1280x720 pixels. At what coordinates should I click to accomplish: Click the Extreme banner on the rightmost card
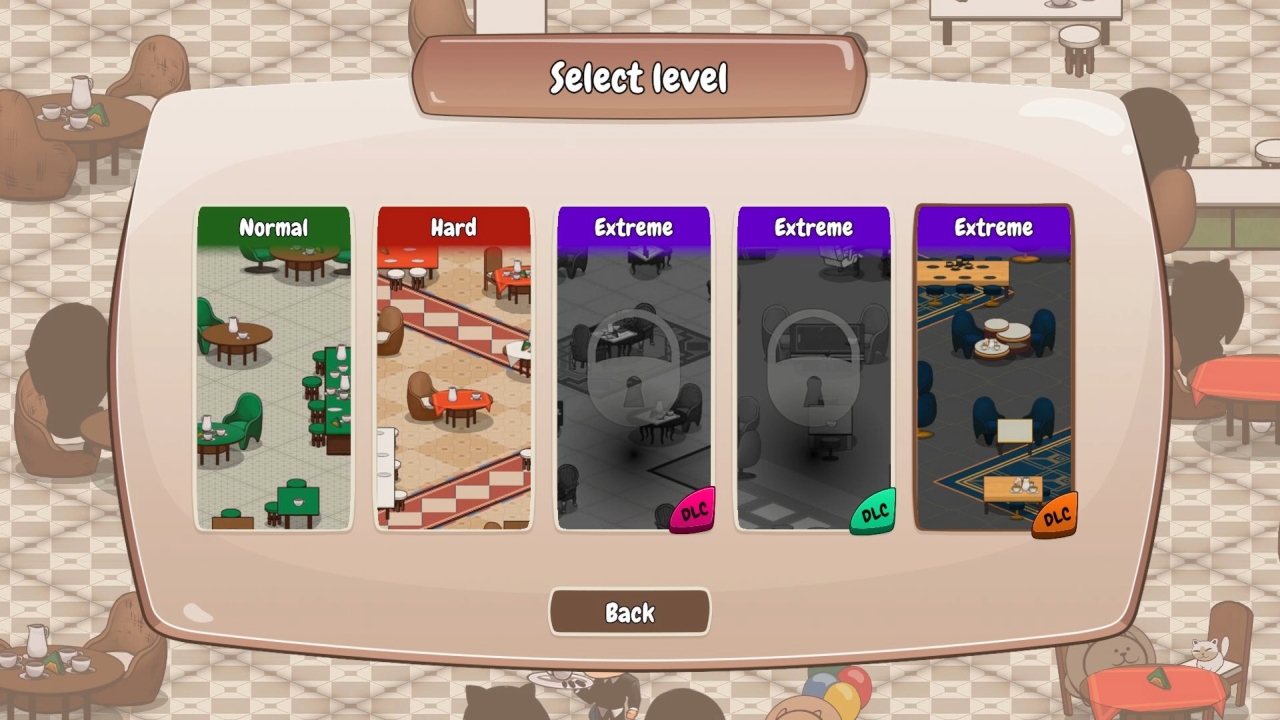[x=992, y=227]
